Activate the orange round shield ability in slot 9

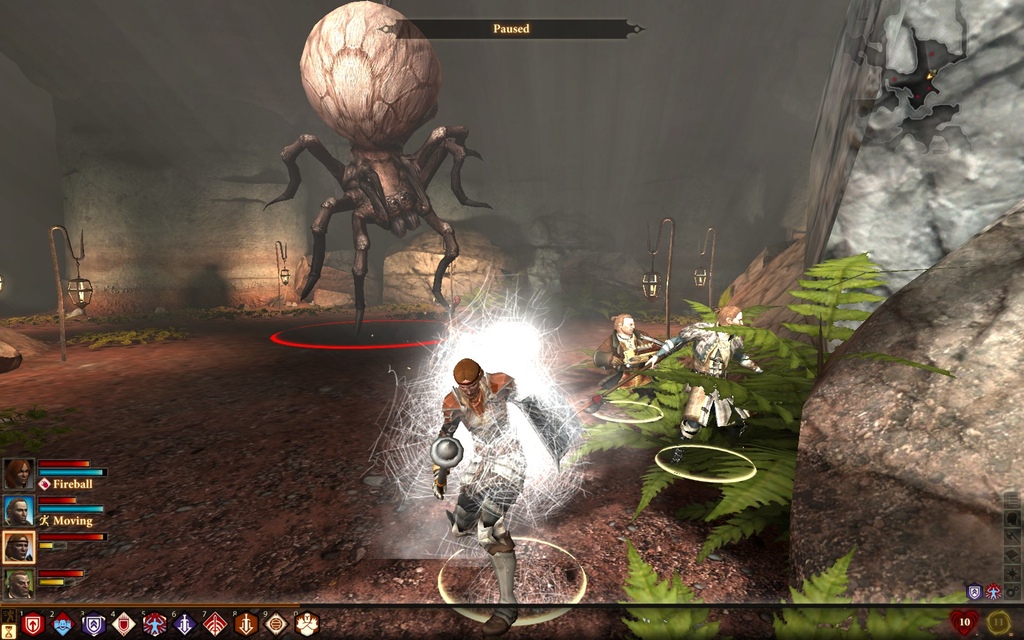click(x=276, y=624)
